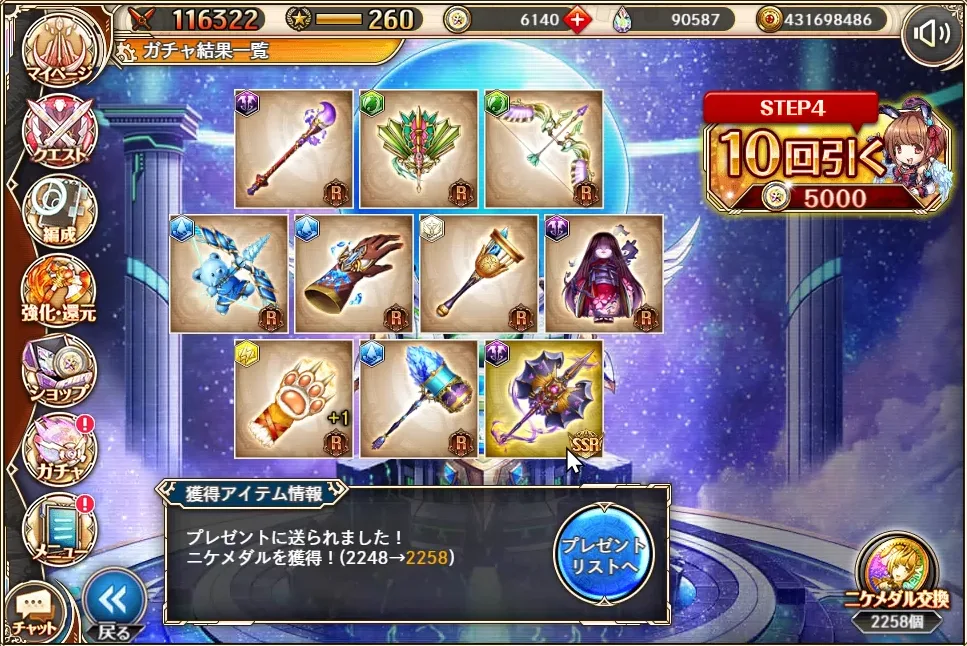
Task: Toggle the sound speaker button
Action: pos(932,35)
